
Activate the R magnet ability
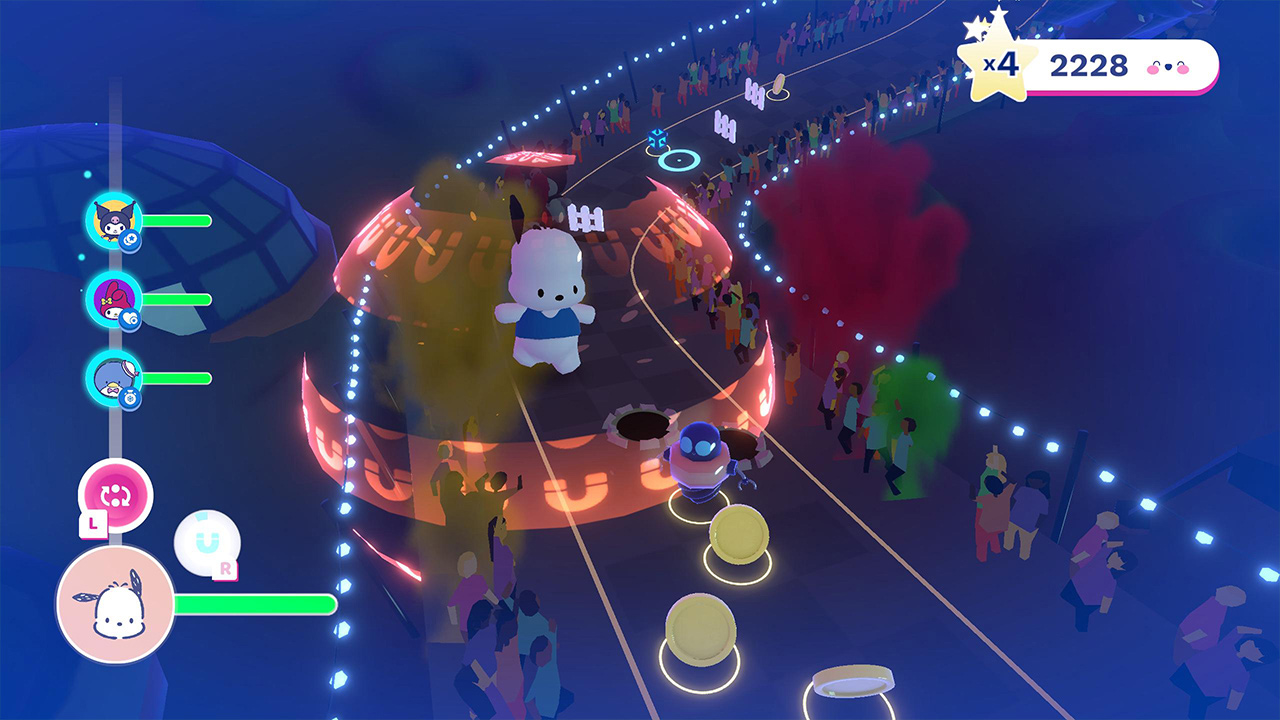[207, 541]
